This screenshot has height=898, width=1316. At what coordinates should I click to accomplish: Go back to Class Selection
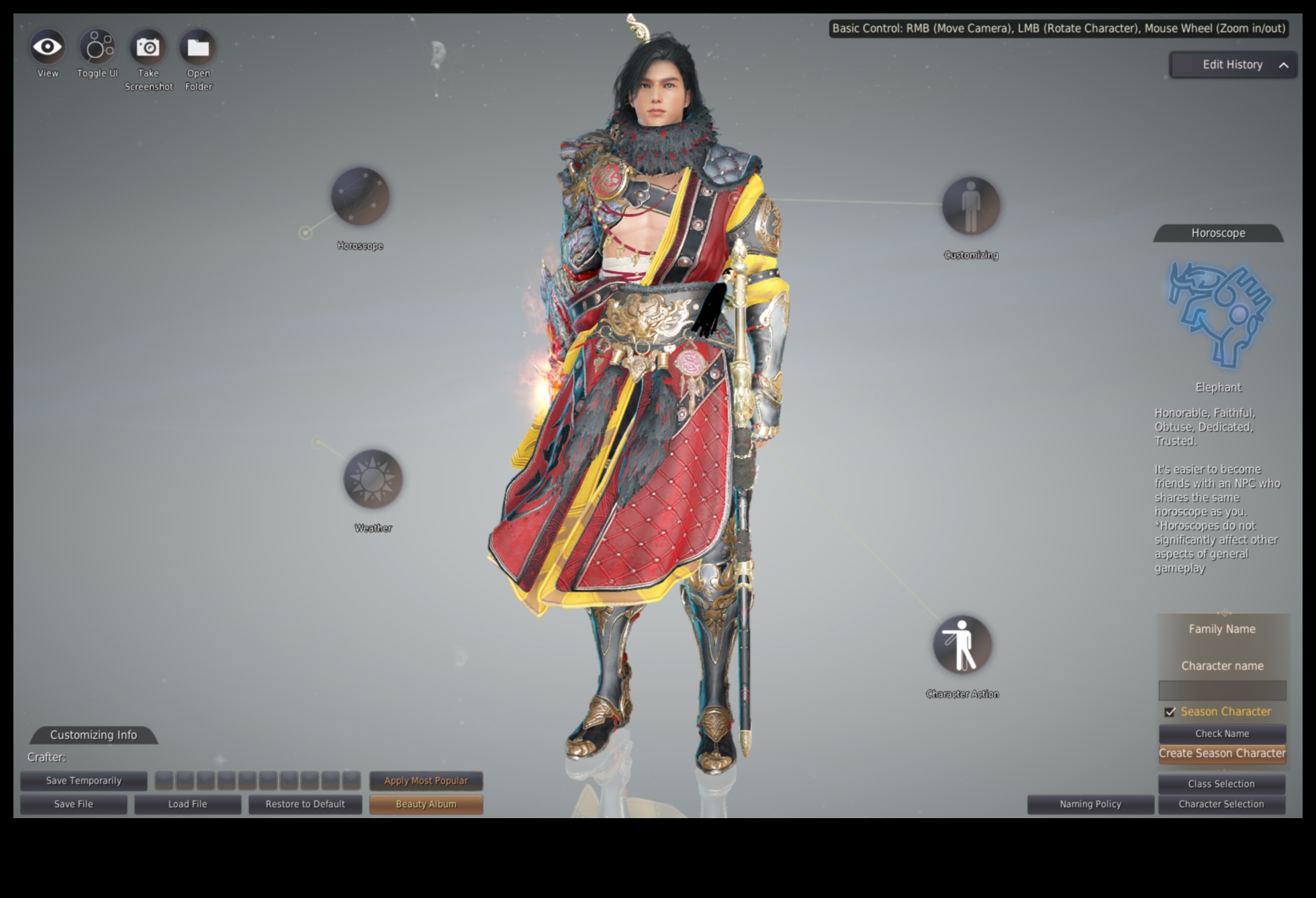(1221, 784)
